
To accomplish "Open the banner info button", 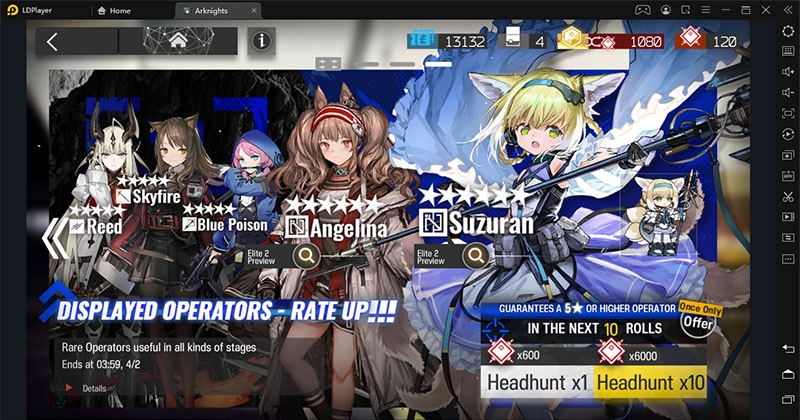I will [262, 41].
